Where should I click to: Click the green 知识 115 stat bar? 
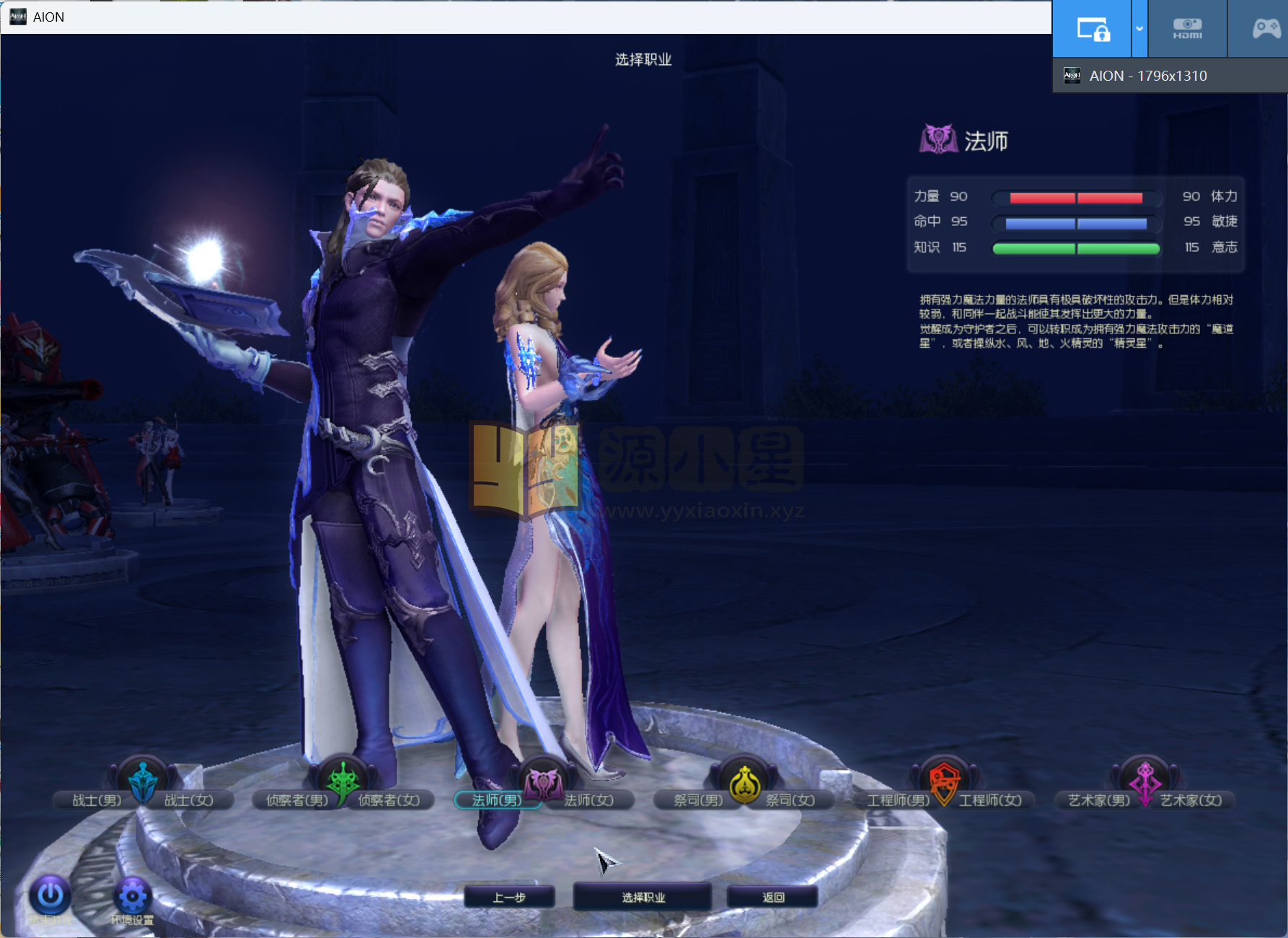[1075, 248]
